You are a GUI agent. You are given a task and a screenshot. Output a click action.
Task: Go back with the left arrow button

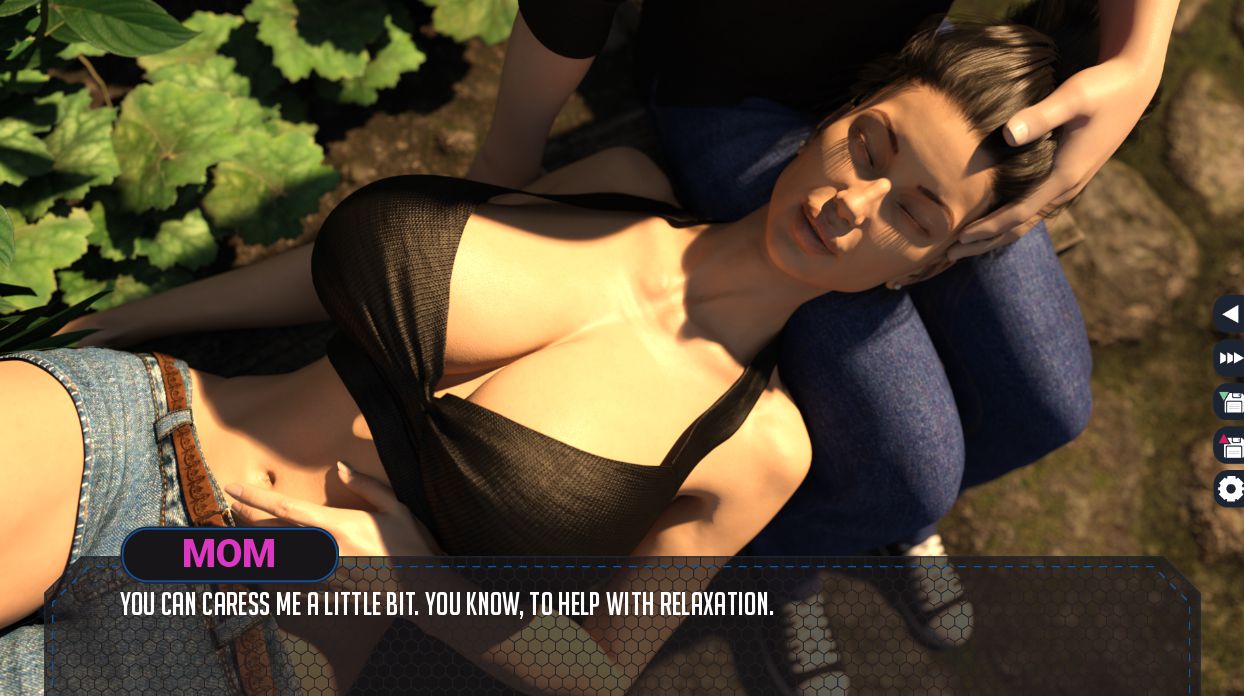[1230, 314]
